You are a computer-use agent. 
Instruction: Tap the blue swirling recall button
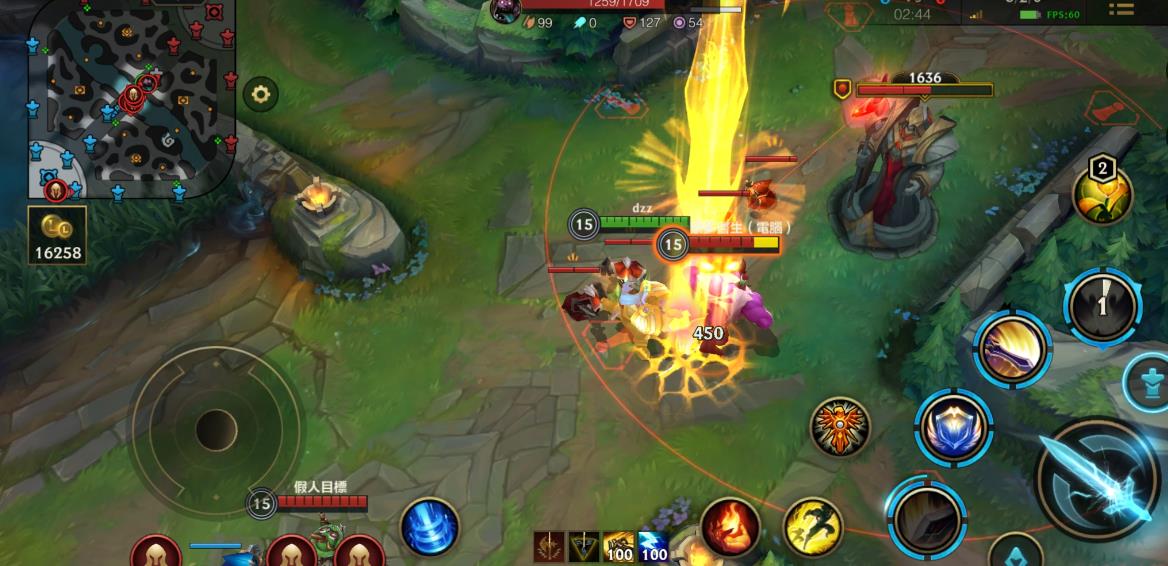point(430,527)
